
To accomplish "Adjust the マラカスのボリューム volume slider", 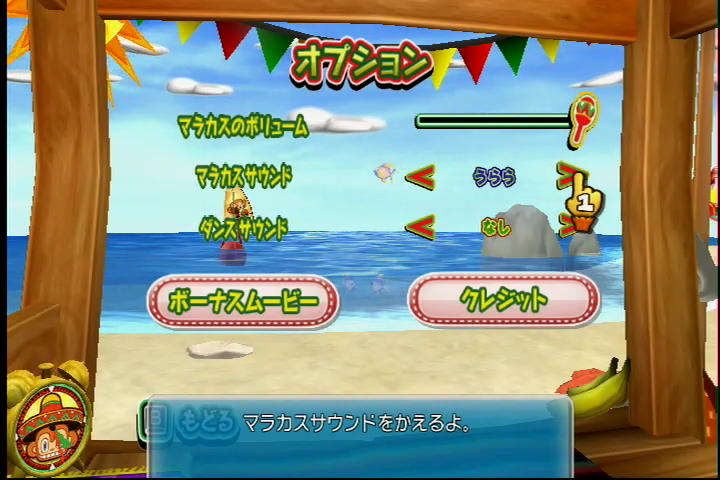I will [x=495, y=121].
